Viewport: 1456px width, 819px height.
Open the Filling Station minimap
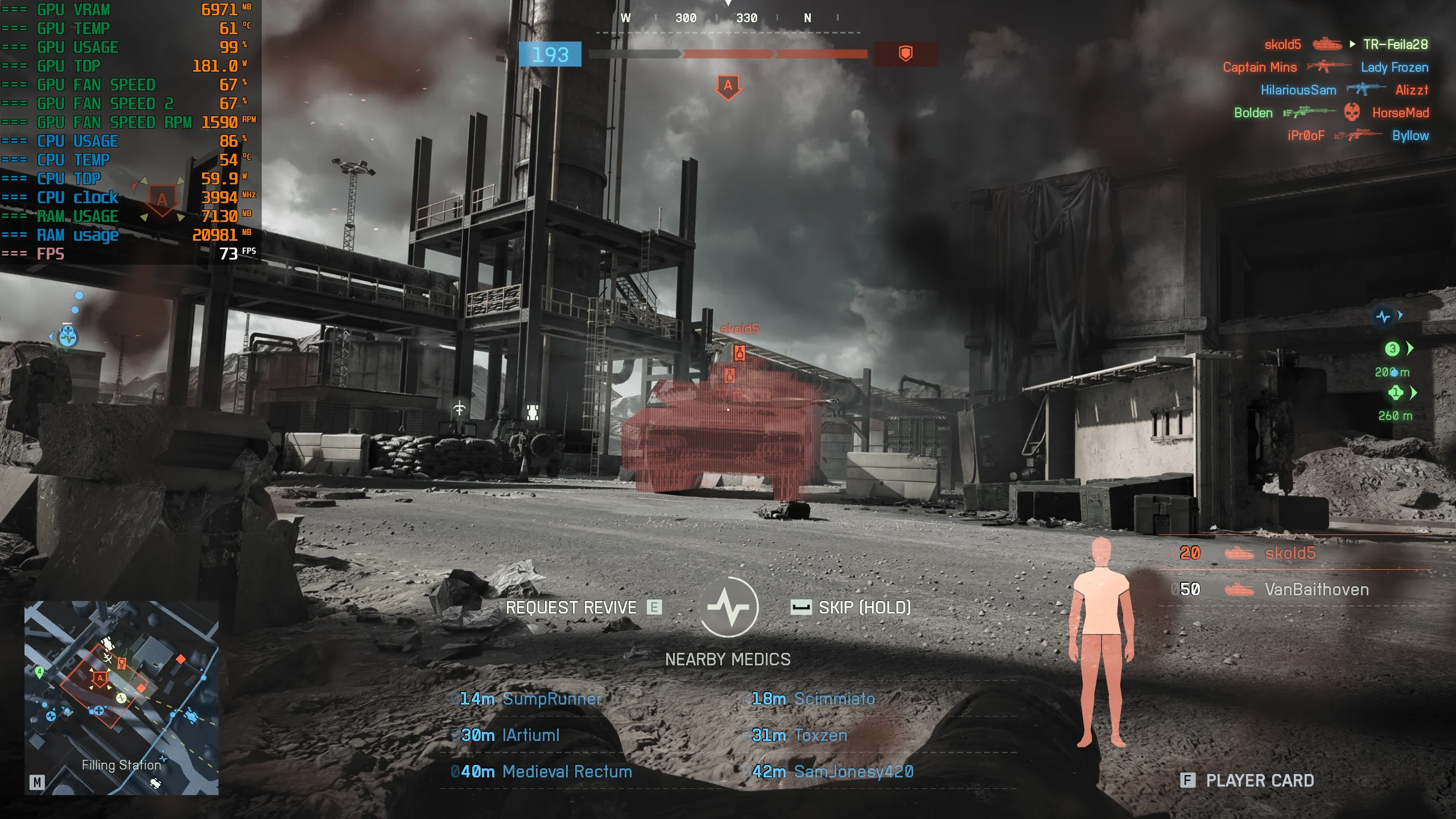[x=121, y=697]
